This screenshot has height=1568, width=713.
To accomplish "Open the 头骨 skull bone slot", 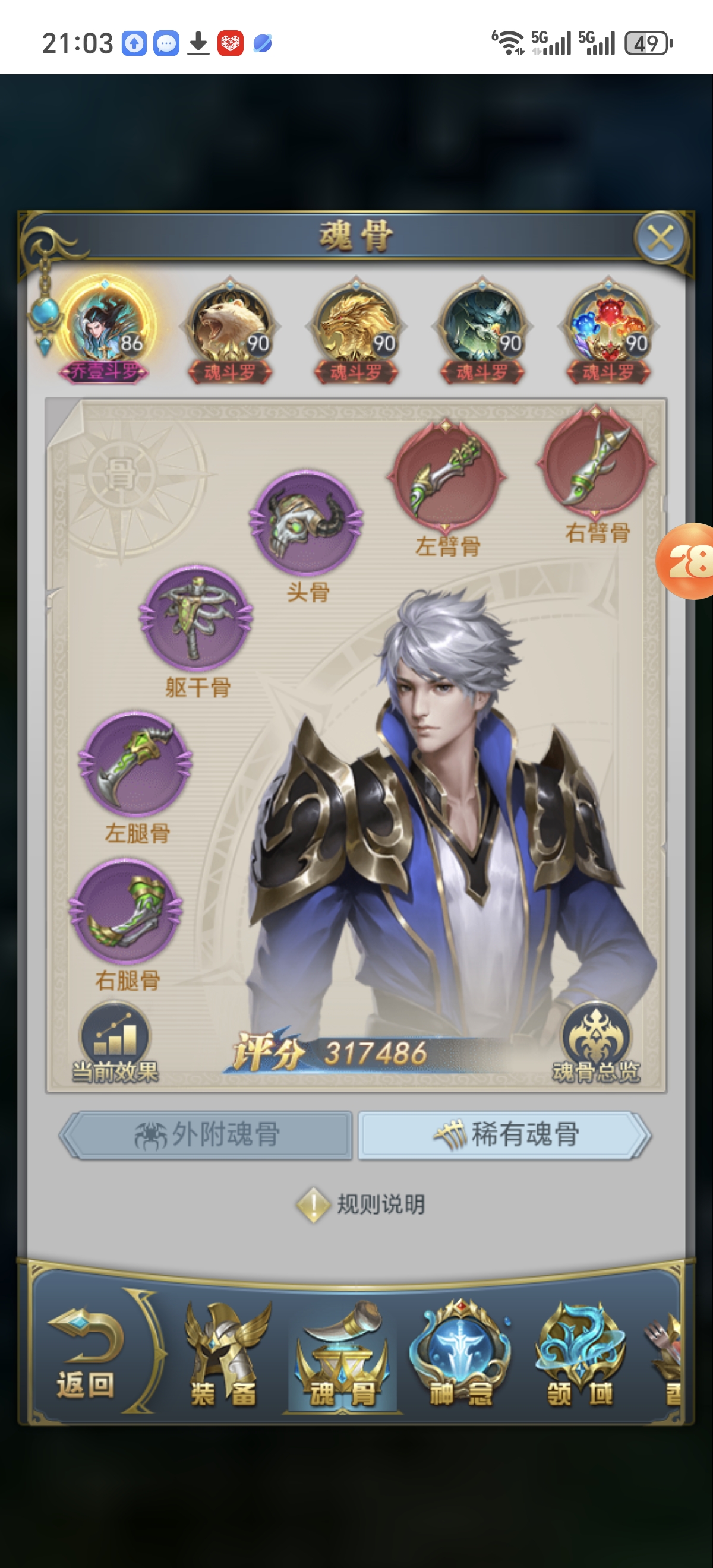I will pyautogui.click(x=306, y=522).
